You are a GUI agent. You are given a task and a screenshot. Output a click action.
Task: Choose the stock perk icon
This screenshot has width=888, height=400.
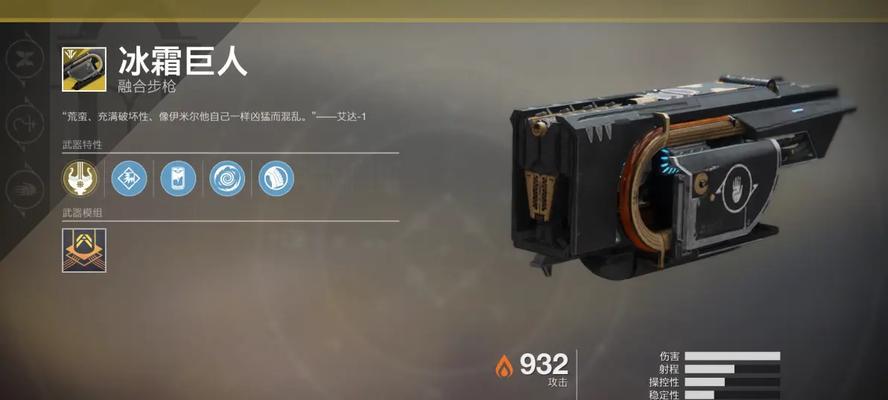276,178
